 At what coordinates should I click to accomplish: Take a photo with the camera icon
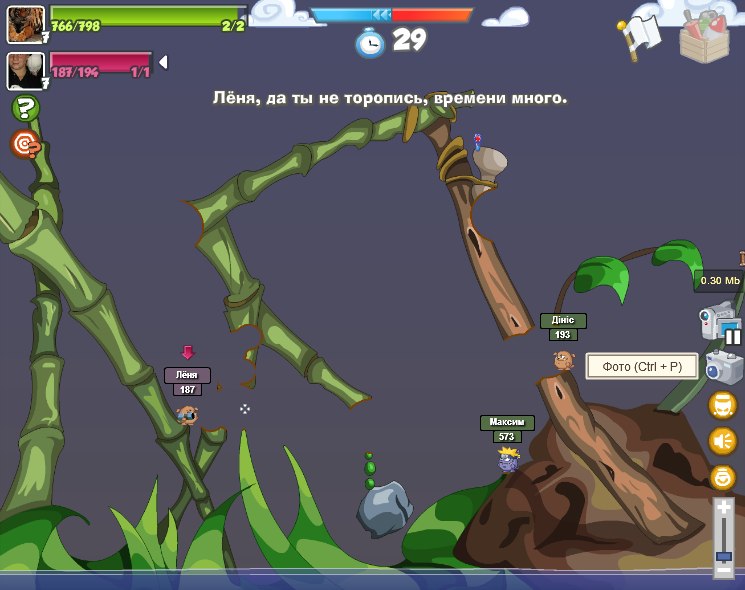click(x=722, y=367)
